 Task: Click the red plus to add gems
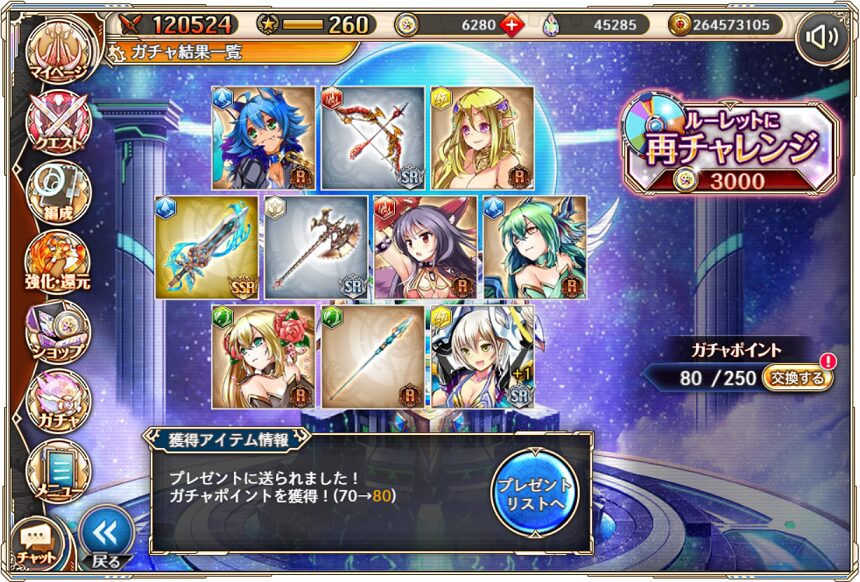click(513, 25)
